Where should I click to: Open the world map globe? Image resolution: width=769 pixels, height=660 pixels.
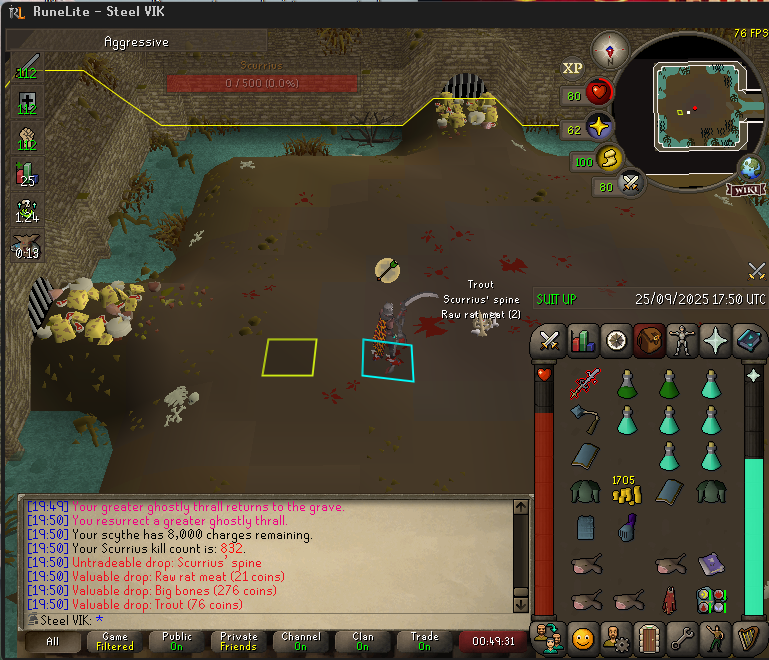point(750,167)
